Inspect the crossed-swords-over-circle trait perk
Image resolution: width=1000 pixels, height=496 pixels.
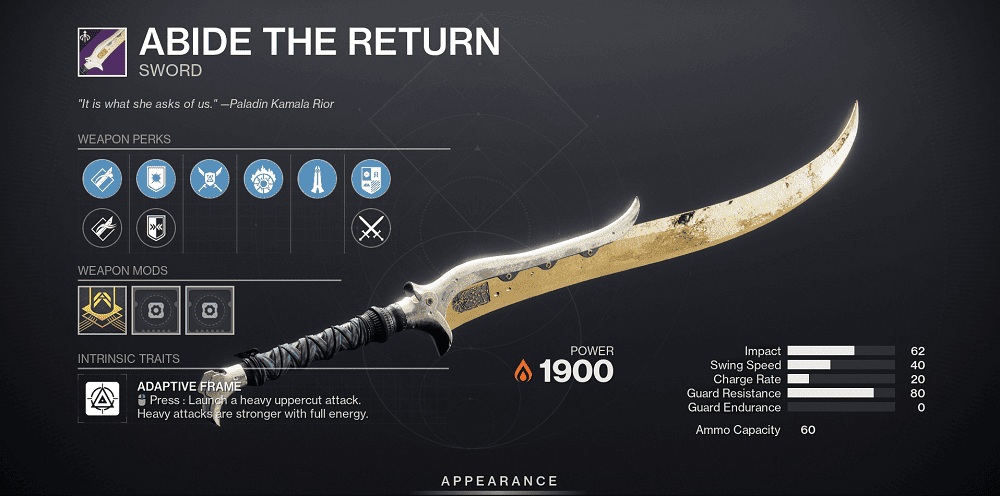coord(209,181)
